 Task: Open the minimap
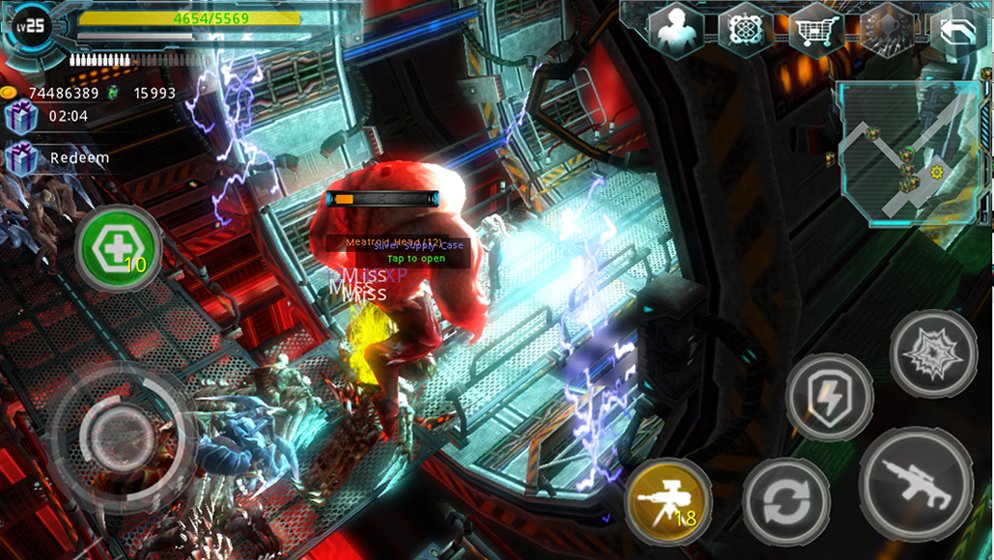(x=907, y=152)
